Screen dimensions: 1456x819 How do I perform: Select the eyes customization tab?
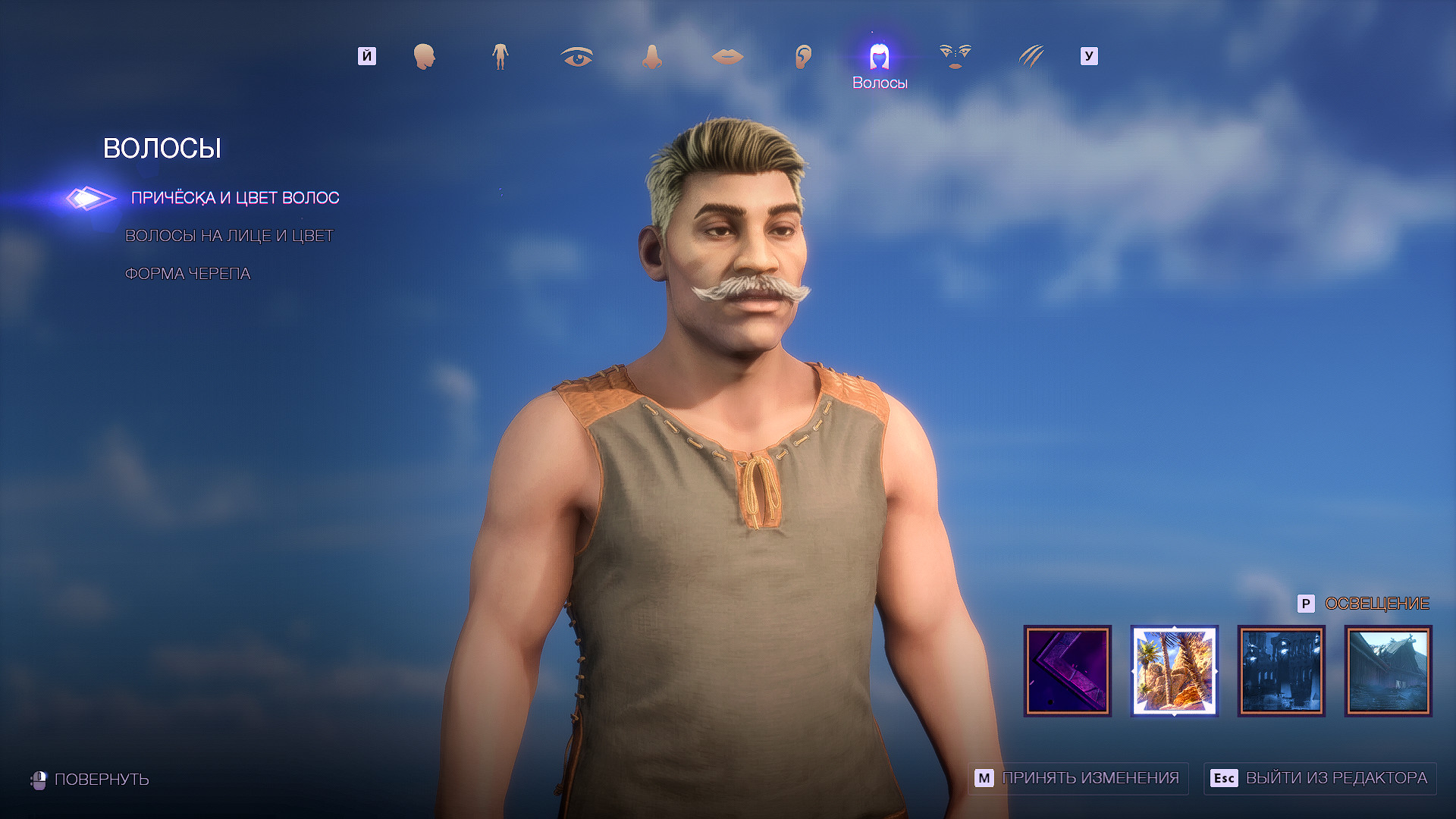(x=576, y=56)
